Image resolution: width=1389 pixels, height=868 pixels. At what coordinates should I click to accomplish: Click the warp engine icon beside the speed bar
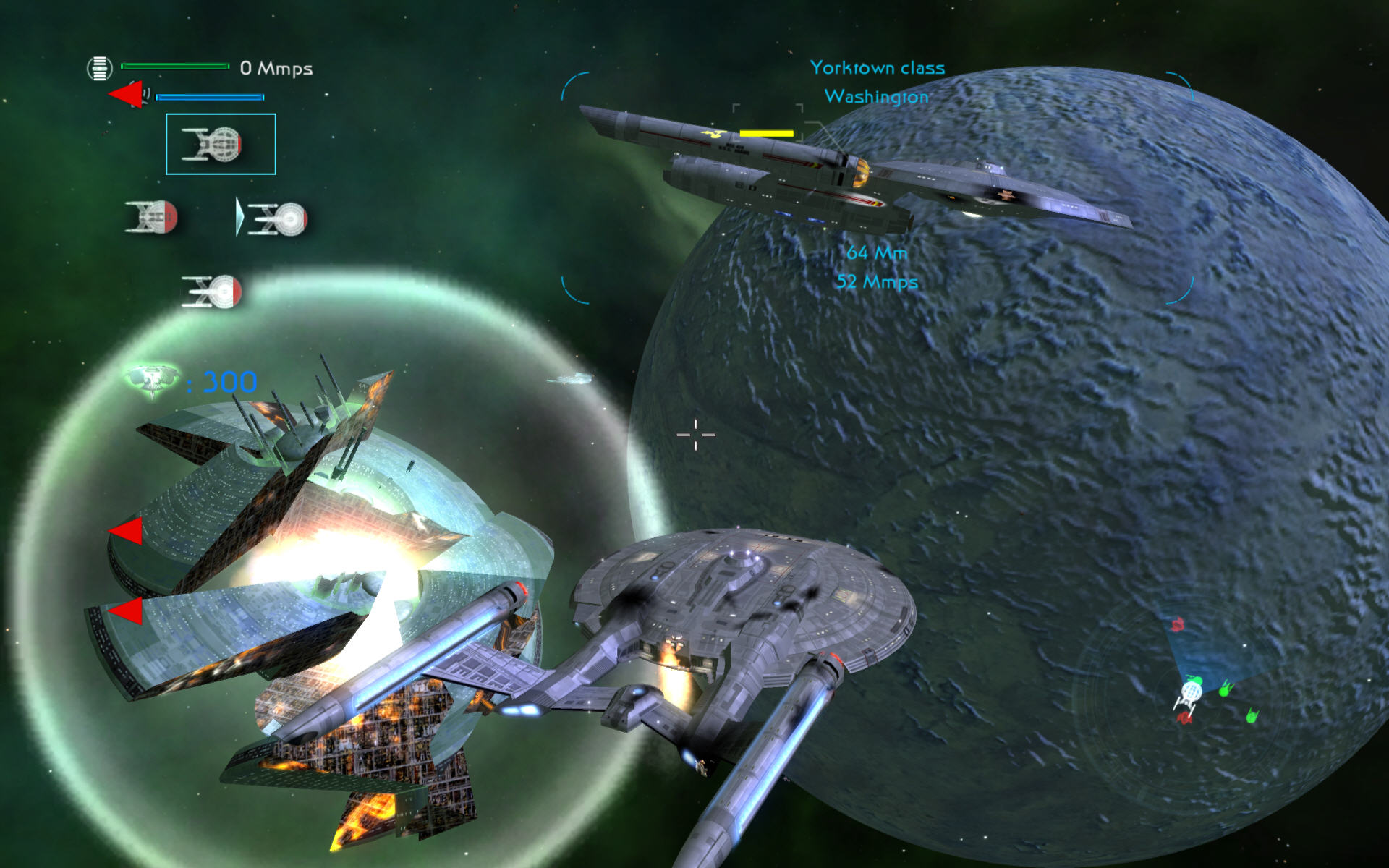click(x=100, y=69)
